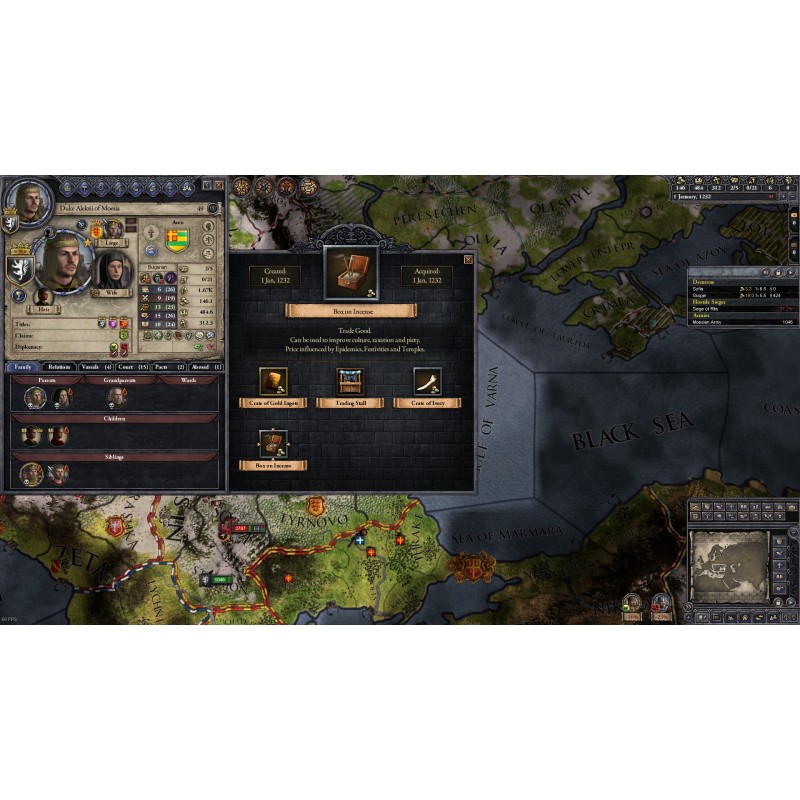Open the Siege of Nis outliner entry
The height and width of the screenshot is (800, 800).
(x=712, y=310)
